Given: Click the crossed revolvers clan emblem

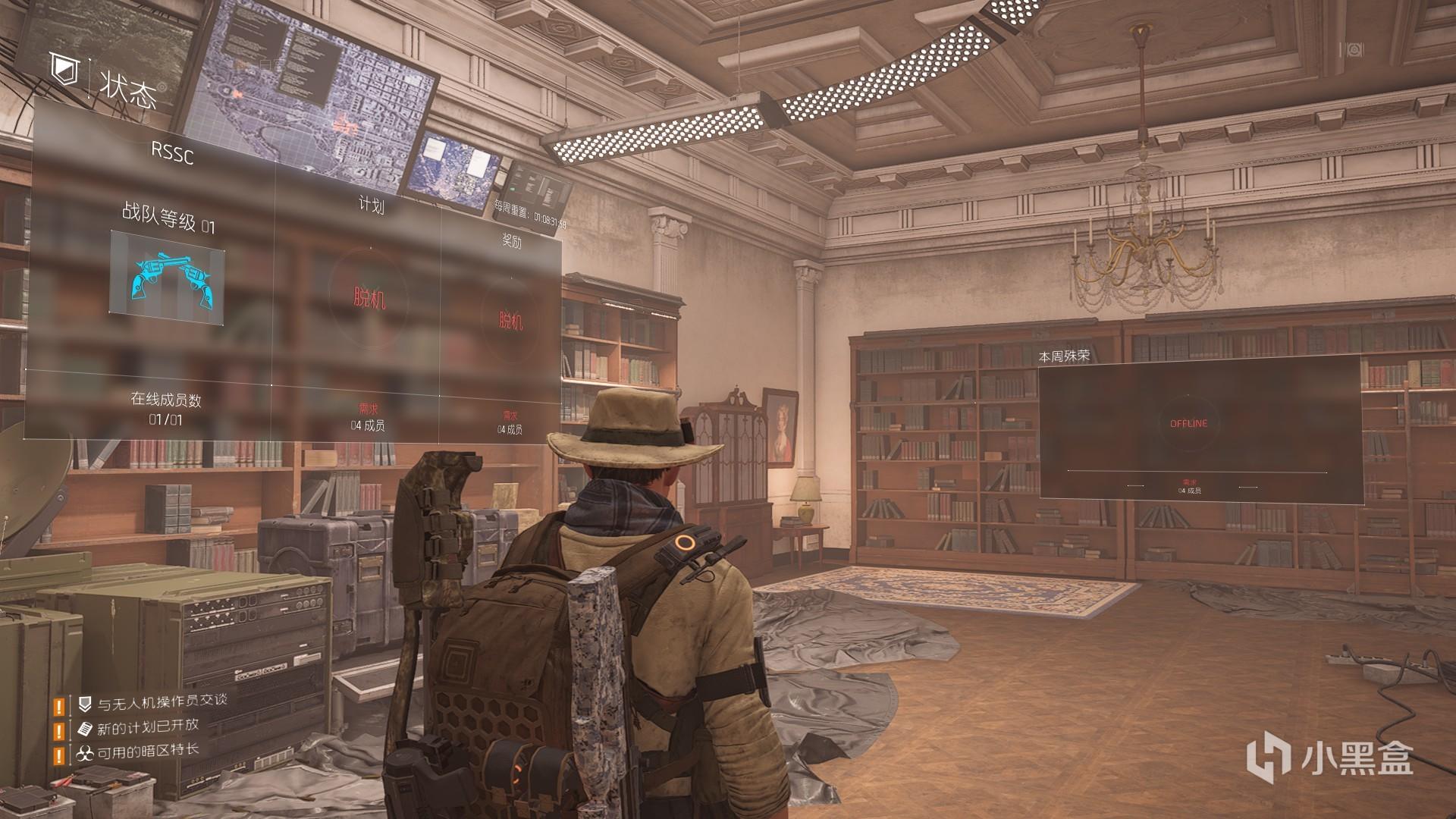Looking at the screenshot, I should coord(167,278).
